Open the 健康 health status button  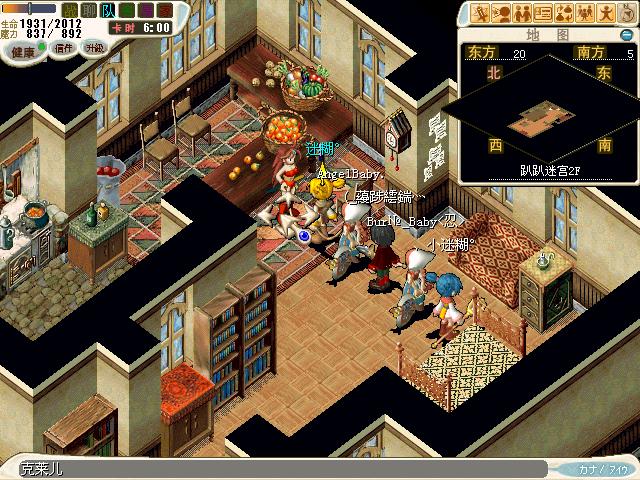click(x=21, y=48)
